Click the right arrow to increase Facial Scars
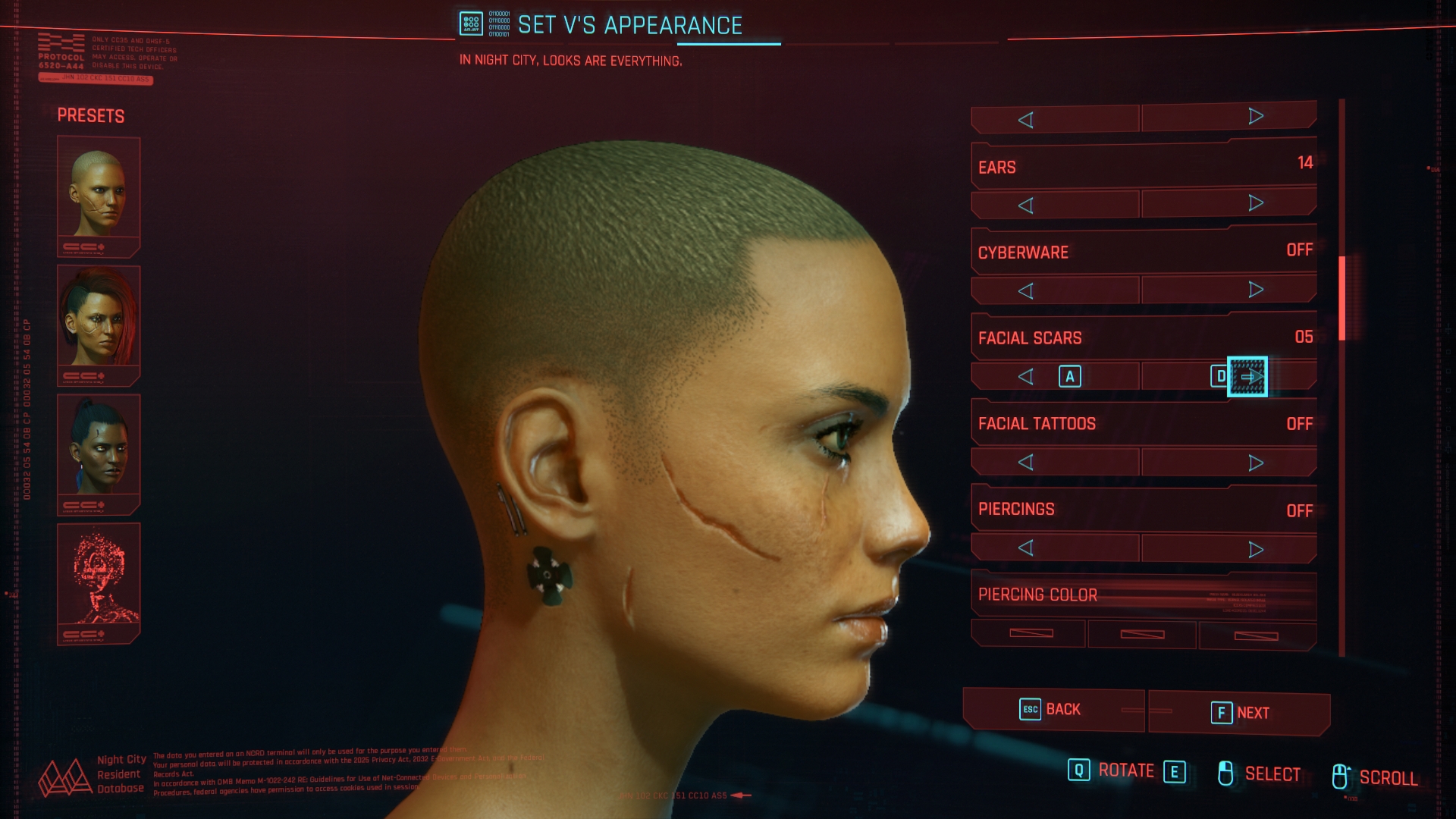 (1247, 375)
